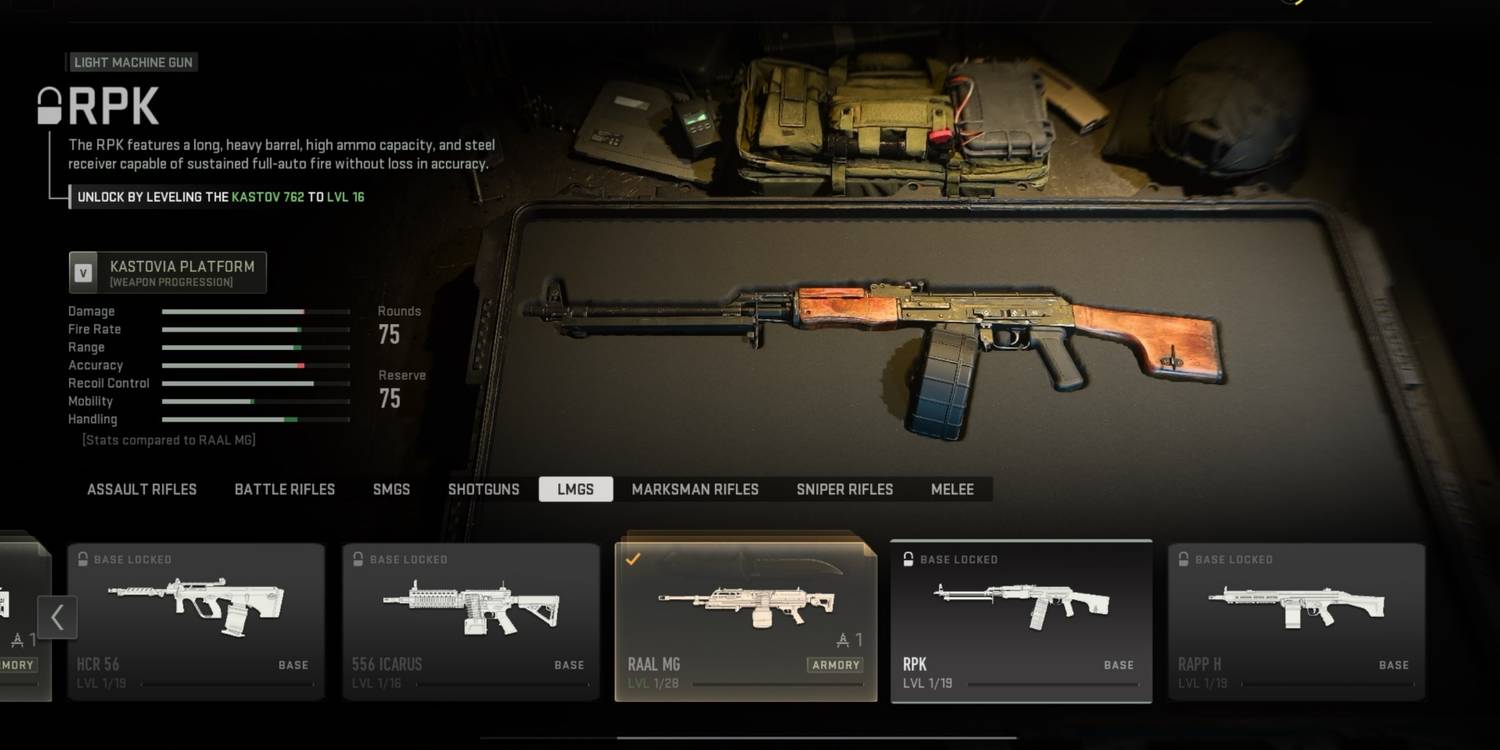Select the SMGs tab
The image size is (1500, 750).
391,489
